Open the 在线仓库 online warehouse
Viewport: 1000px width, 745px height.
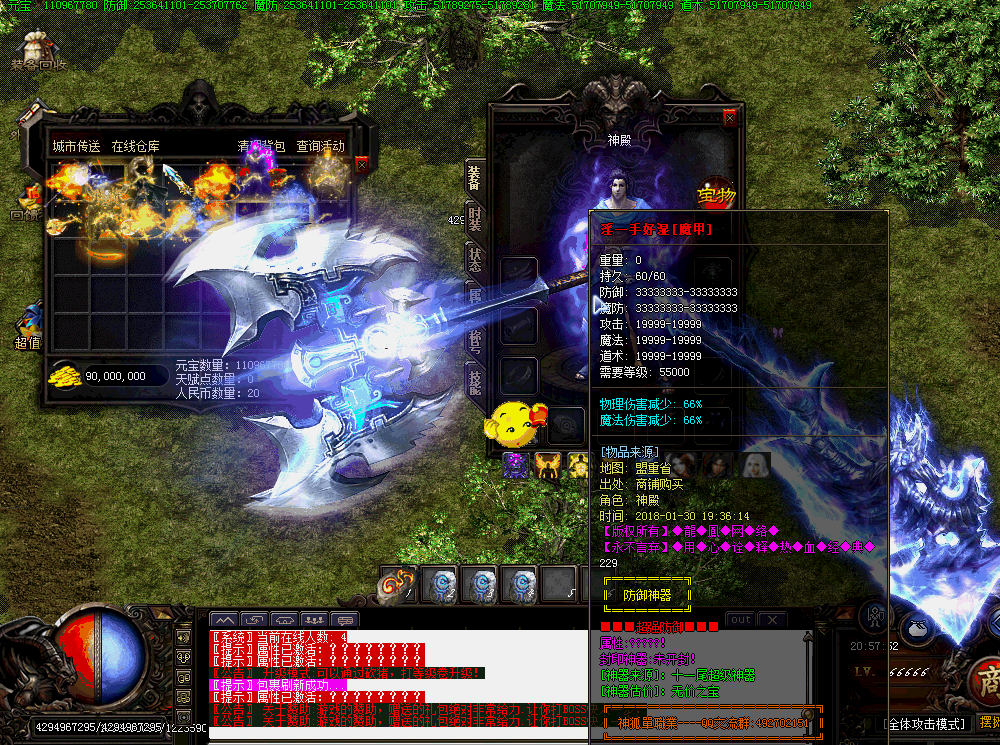[x=135, y=146]
